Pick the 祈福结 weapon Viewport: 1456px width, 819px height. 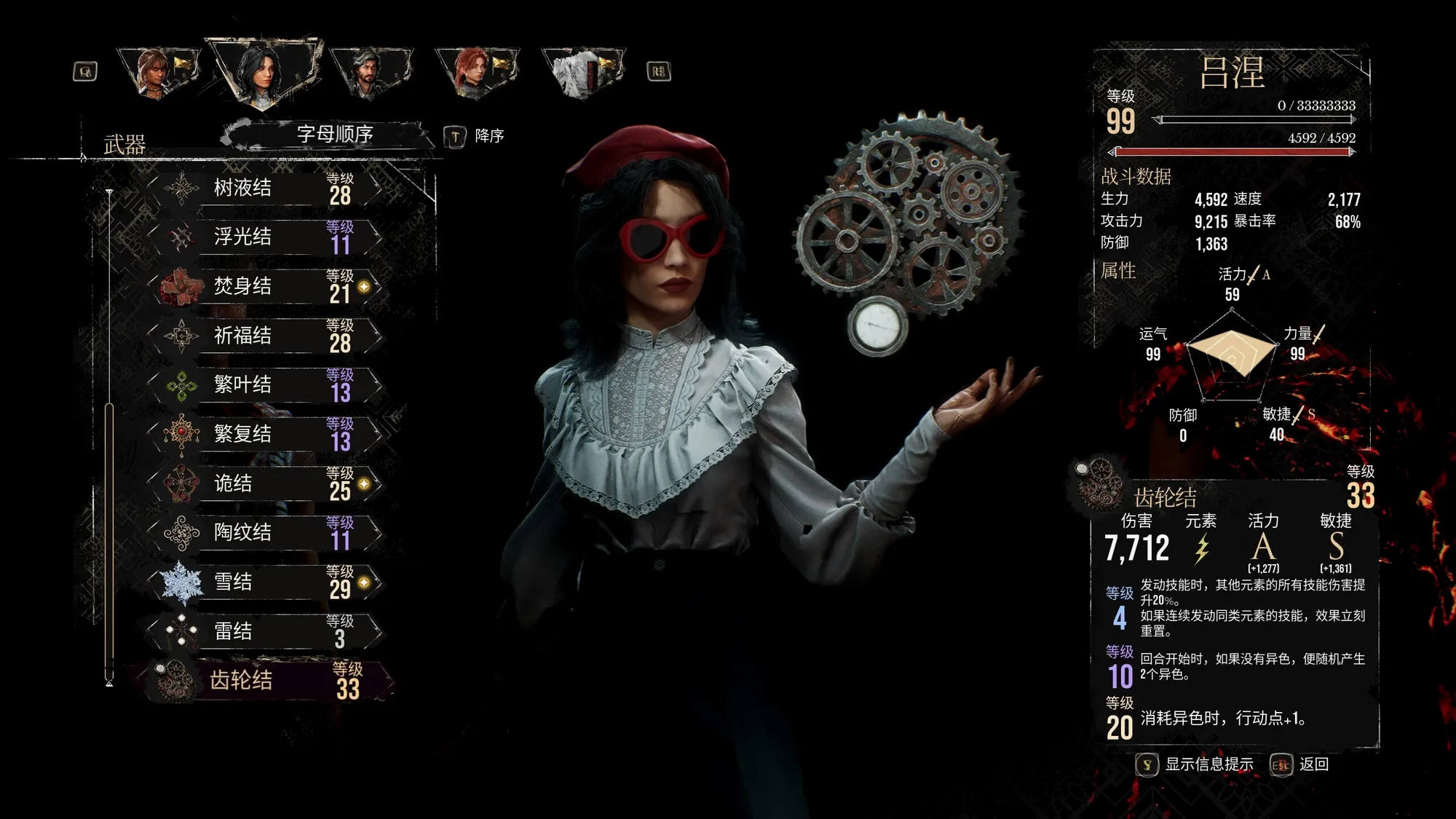pyautogui.click(x=266, y=336)
